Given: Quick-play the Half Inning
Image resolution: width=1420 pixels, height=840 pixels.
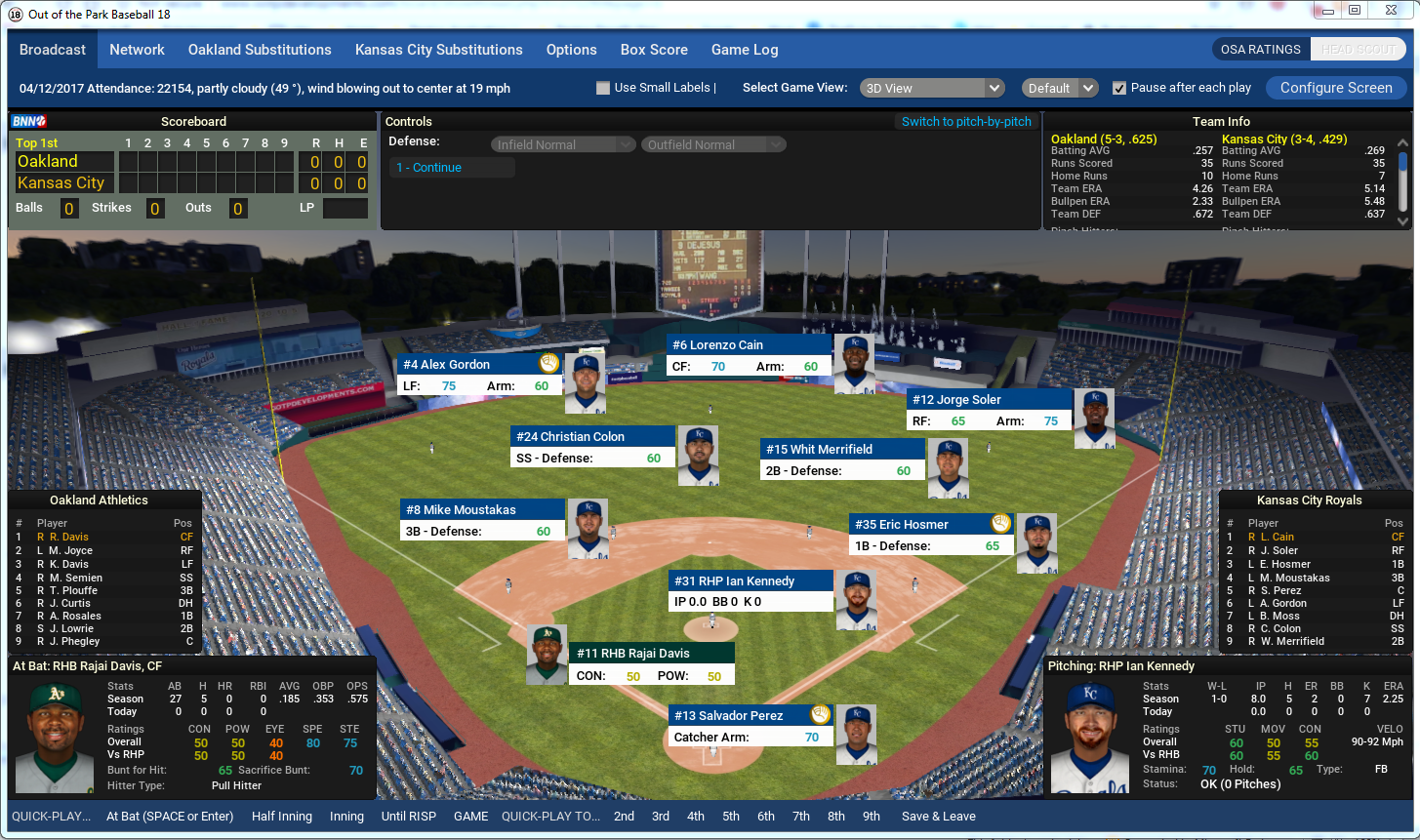Looking at the screenshot, I should click(x=282, y=817).
